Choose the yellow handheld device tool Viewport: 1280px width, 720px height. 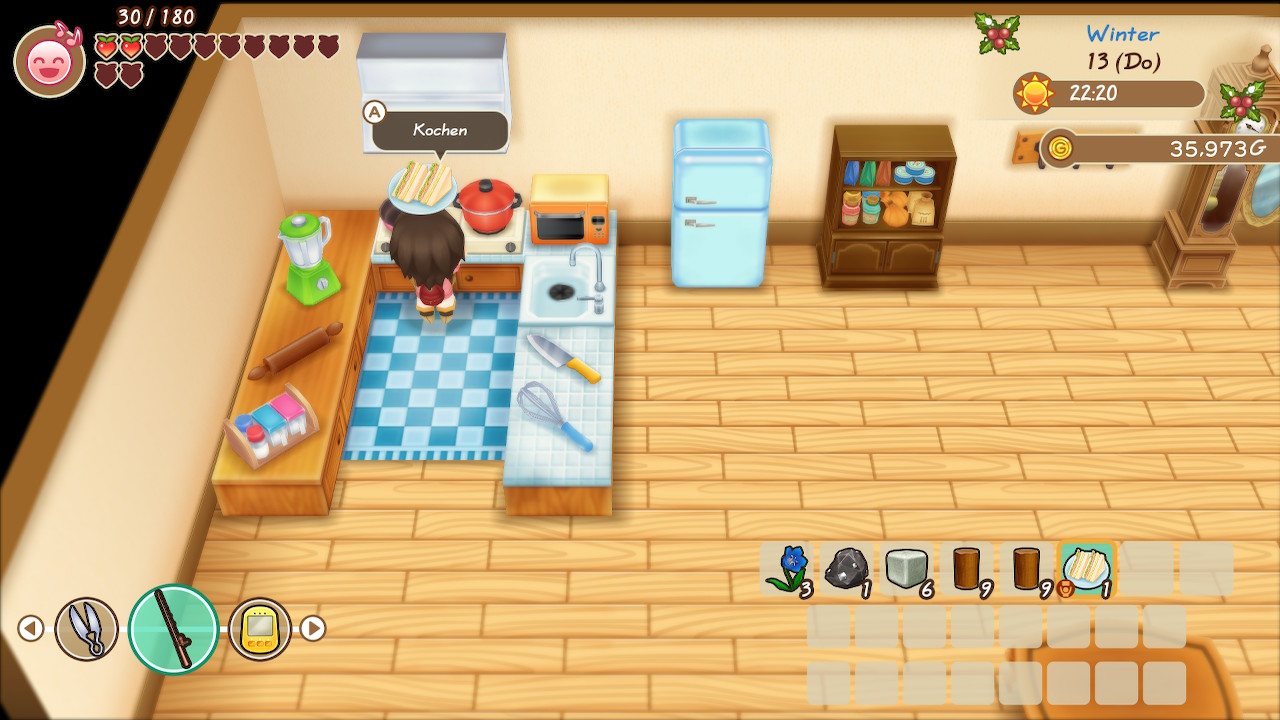click(x=260, y=629)
